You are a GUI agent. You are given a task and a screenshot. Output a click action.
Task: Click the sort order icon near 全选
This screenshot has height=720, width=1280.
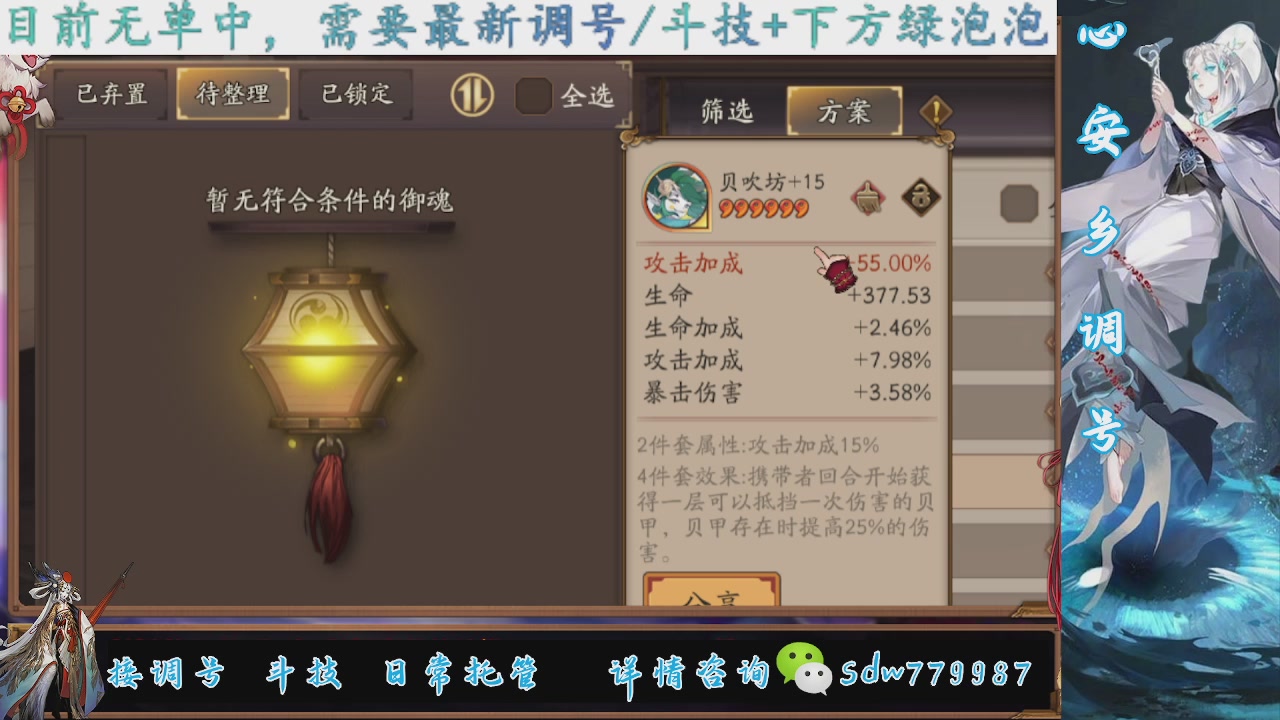pos(471,95)
